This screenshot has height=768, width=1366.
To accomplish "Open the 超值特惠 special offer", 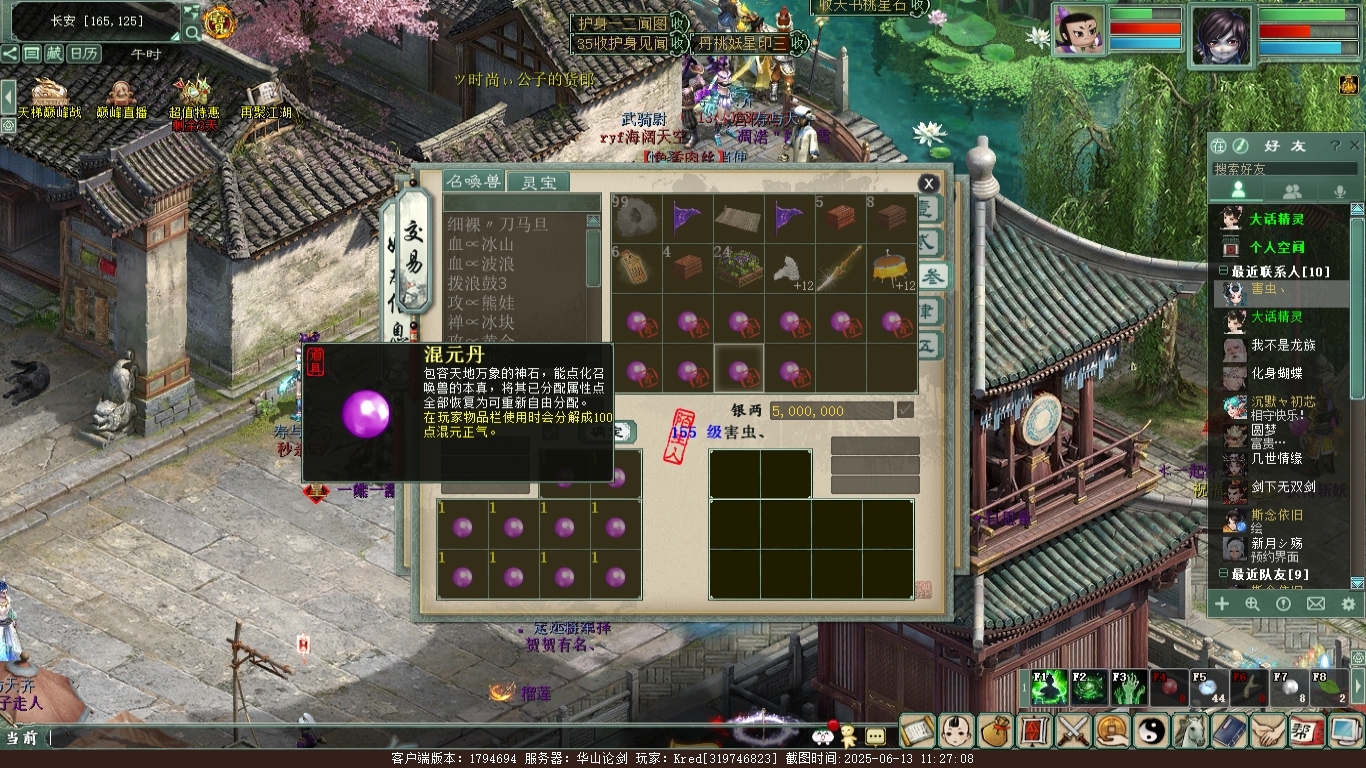I will pos(193,97).
